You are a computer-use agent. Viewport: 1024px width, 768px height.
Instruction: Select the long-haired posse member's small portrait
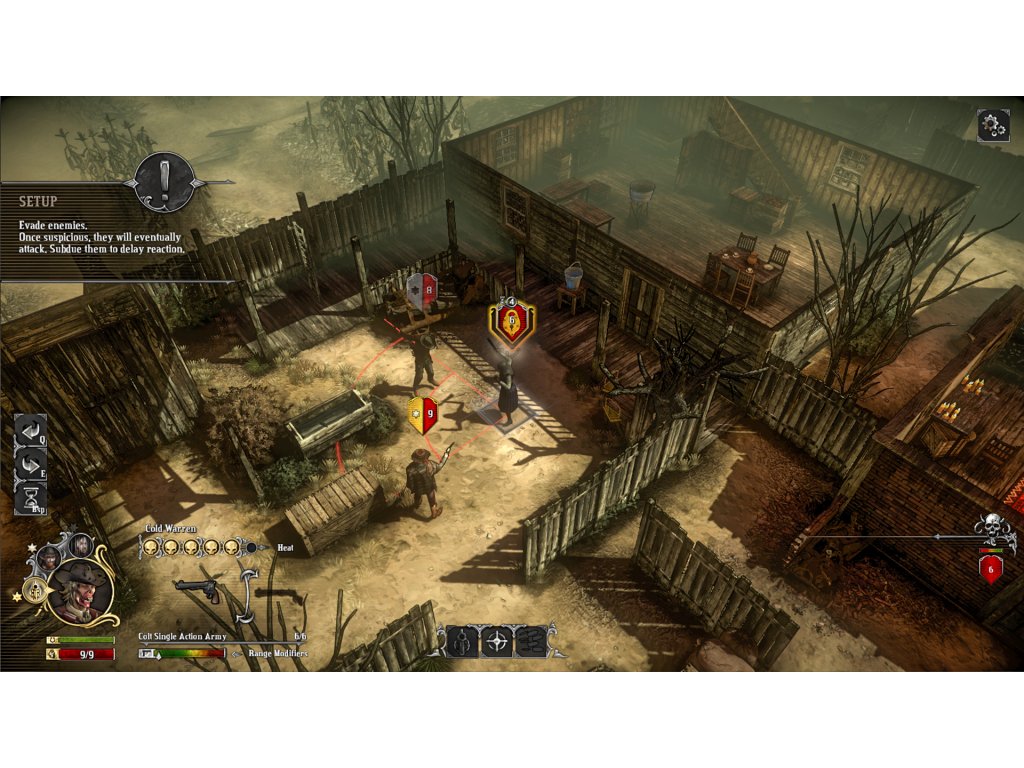pos(81,545)
